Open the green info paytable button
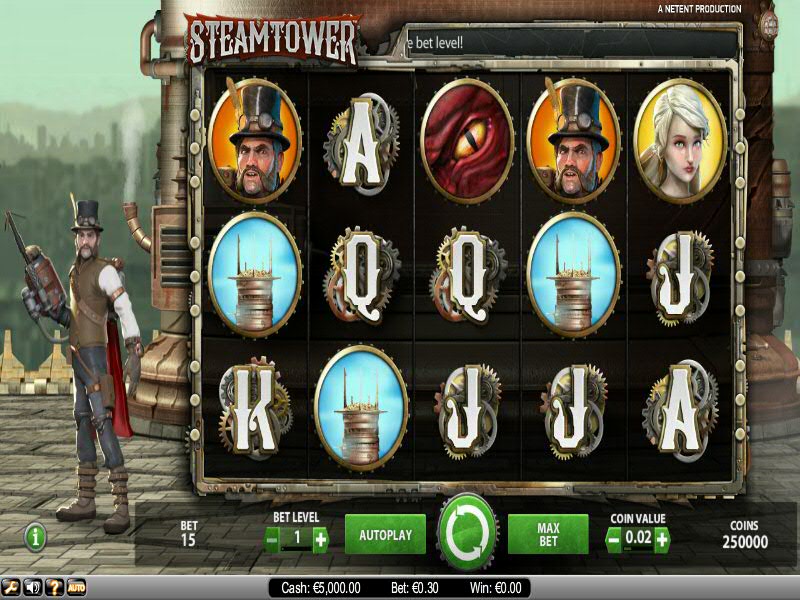Image resolution: width=800 pixels, height=600 pixels. tap(37, 537)
